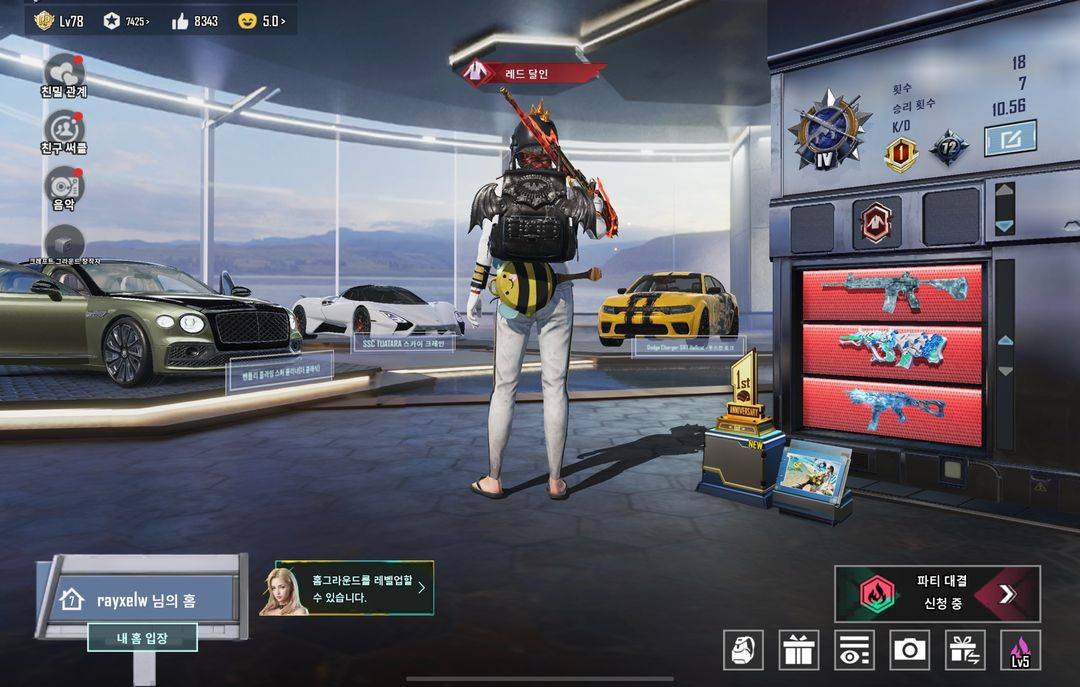Click the purple Lv5 flame icon
The image size is (1080, 687).
click(x=1020, y=650)
